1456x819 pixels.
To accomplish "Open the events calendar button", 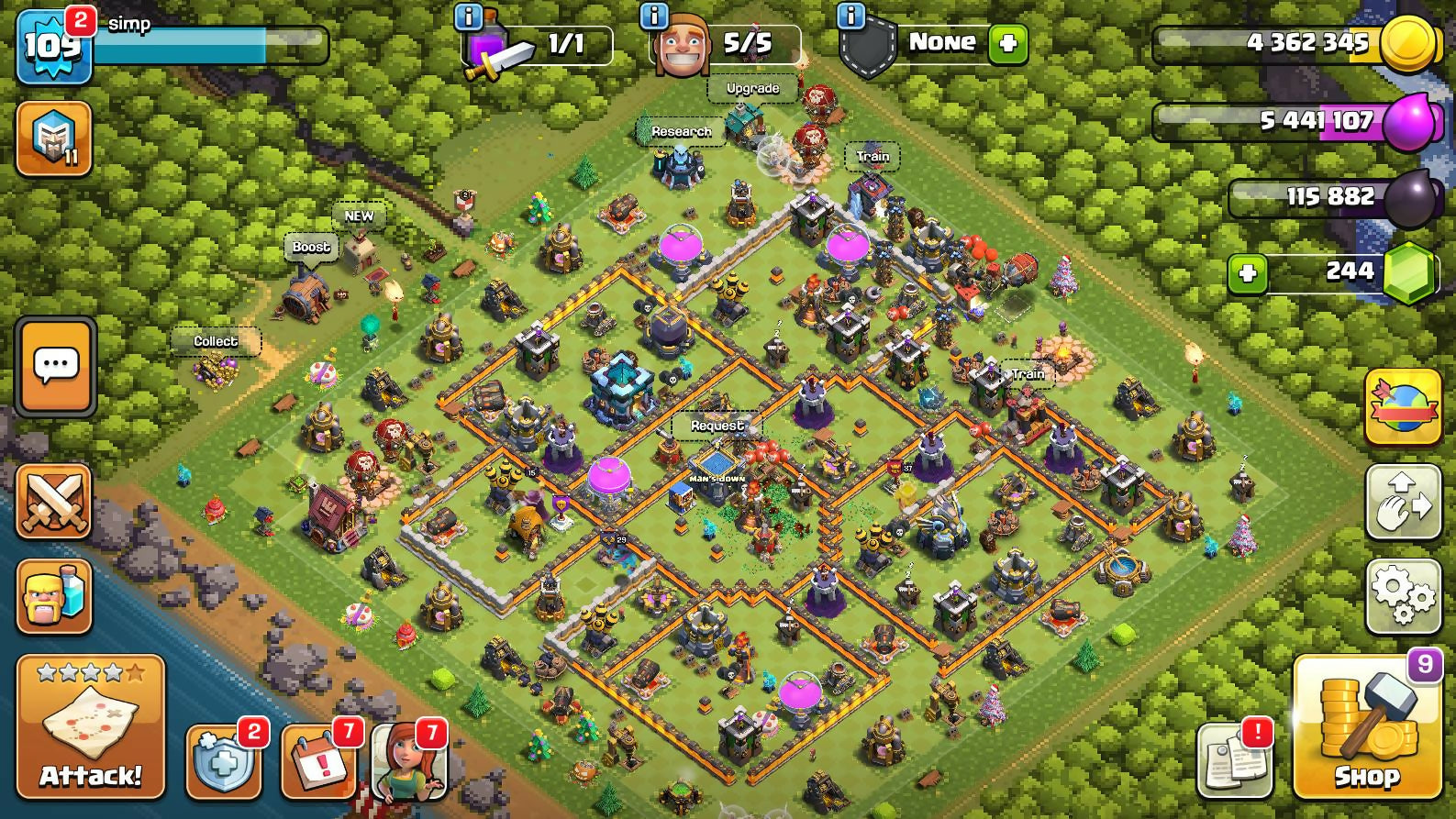I will (x=317, y=761).
